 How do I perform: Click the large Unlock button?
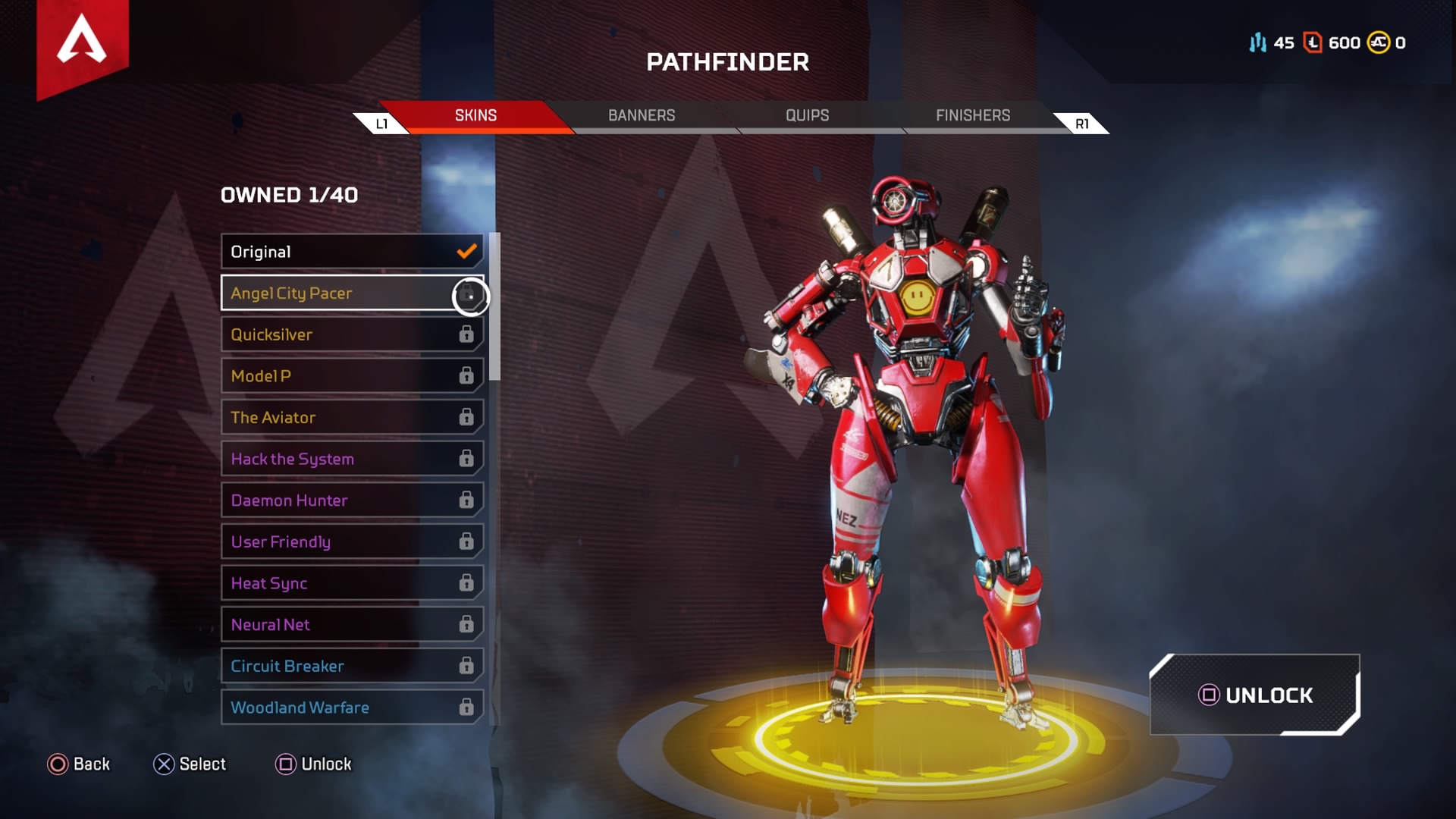pyautogui.click(x=1255, y=695)
